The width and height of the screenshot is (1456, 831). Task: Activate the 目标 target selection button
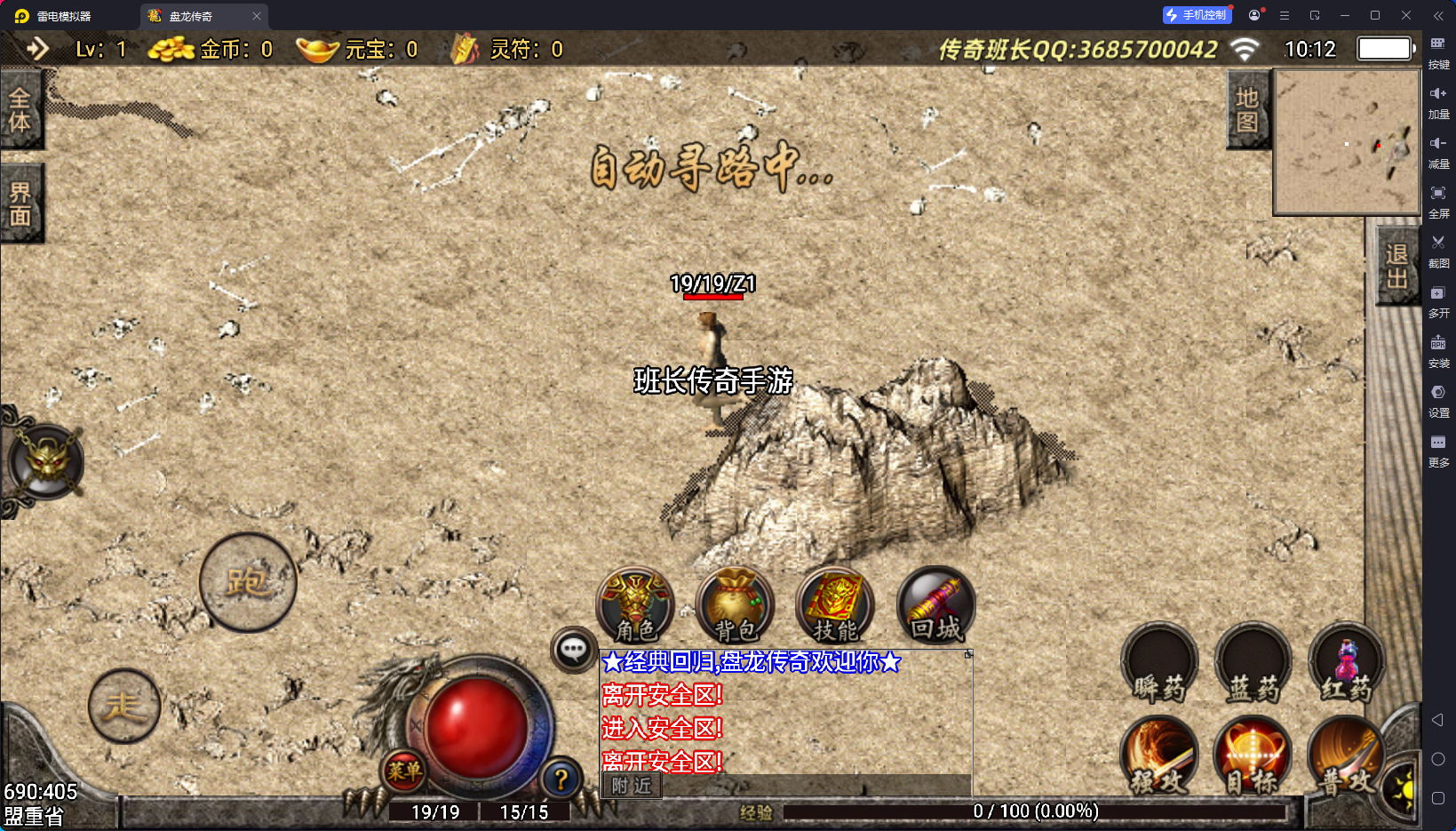click(1253, 757)
